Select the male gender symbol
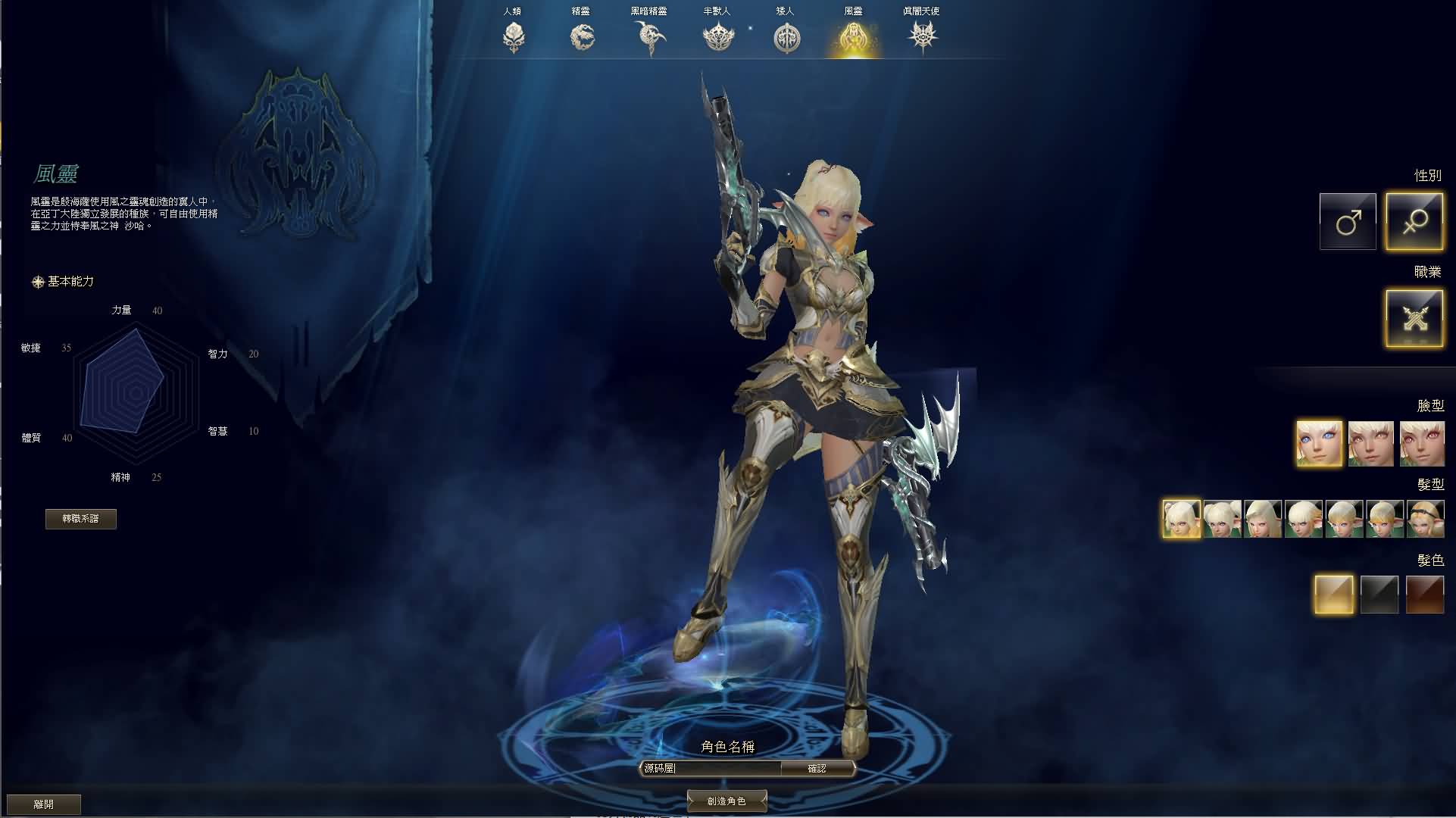Screen dimensions: 1456x818 click(1348, 221)
